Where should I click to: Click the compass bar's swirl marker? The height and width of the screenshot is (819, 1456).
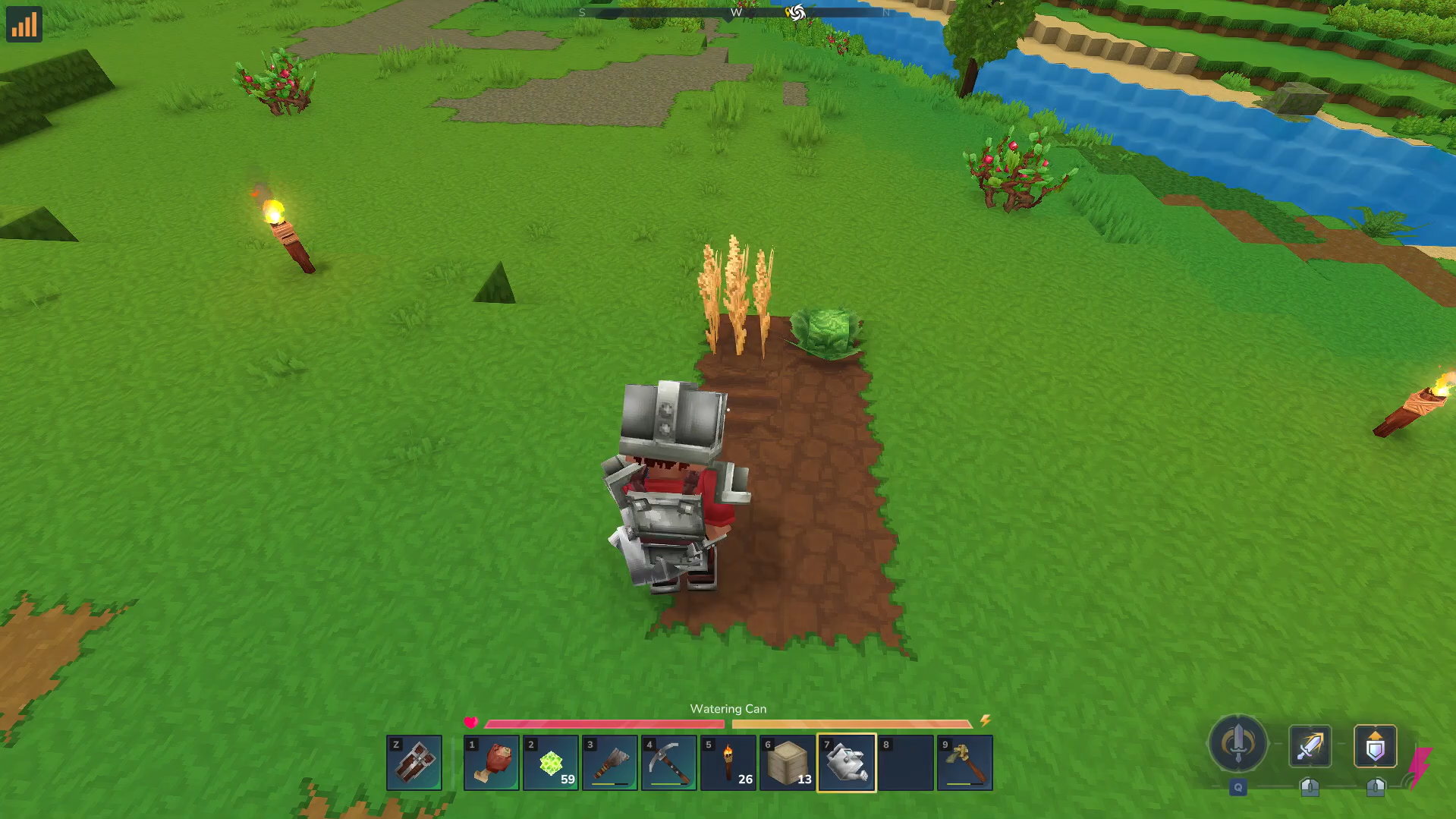(795, 12)
